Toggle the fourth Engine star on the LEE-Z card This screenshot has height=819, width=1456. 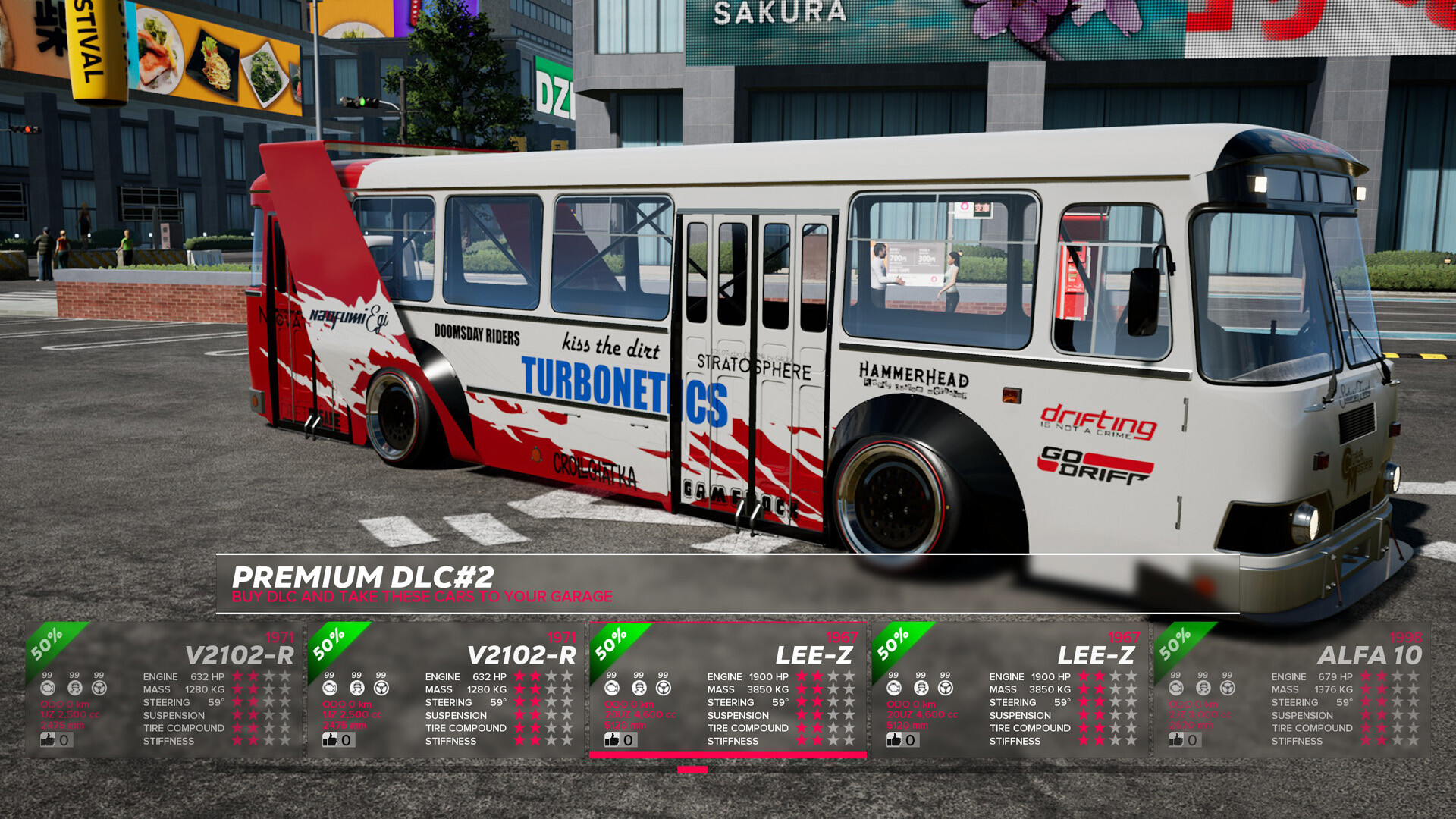click(x=849, y=676)
